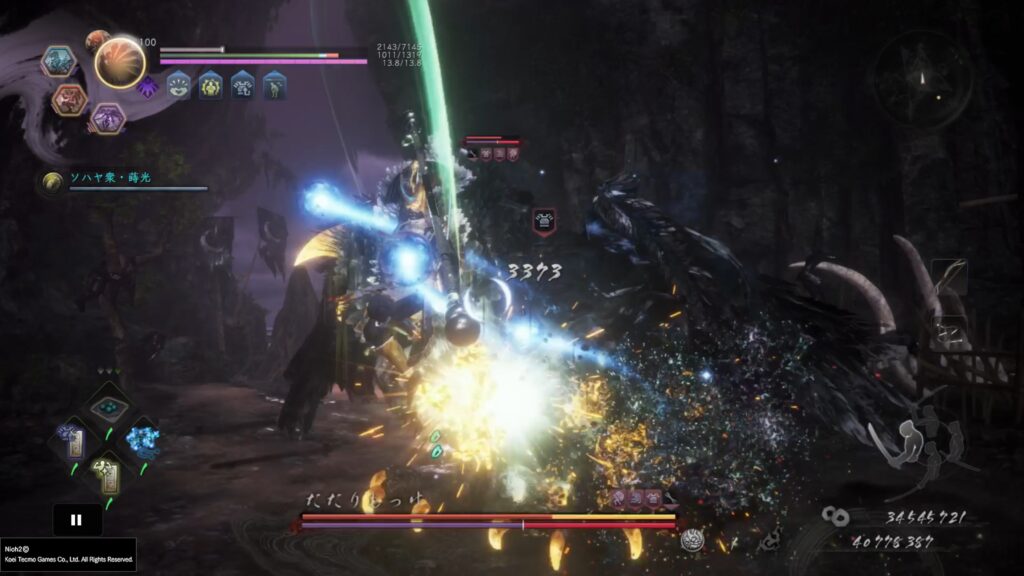1024x576 pixels.
Task: Select the blue hexagonal yokai skill icon
Action: [x=59, y=62]
